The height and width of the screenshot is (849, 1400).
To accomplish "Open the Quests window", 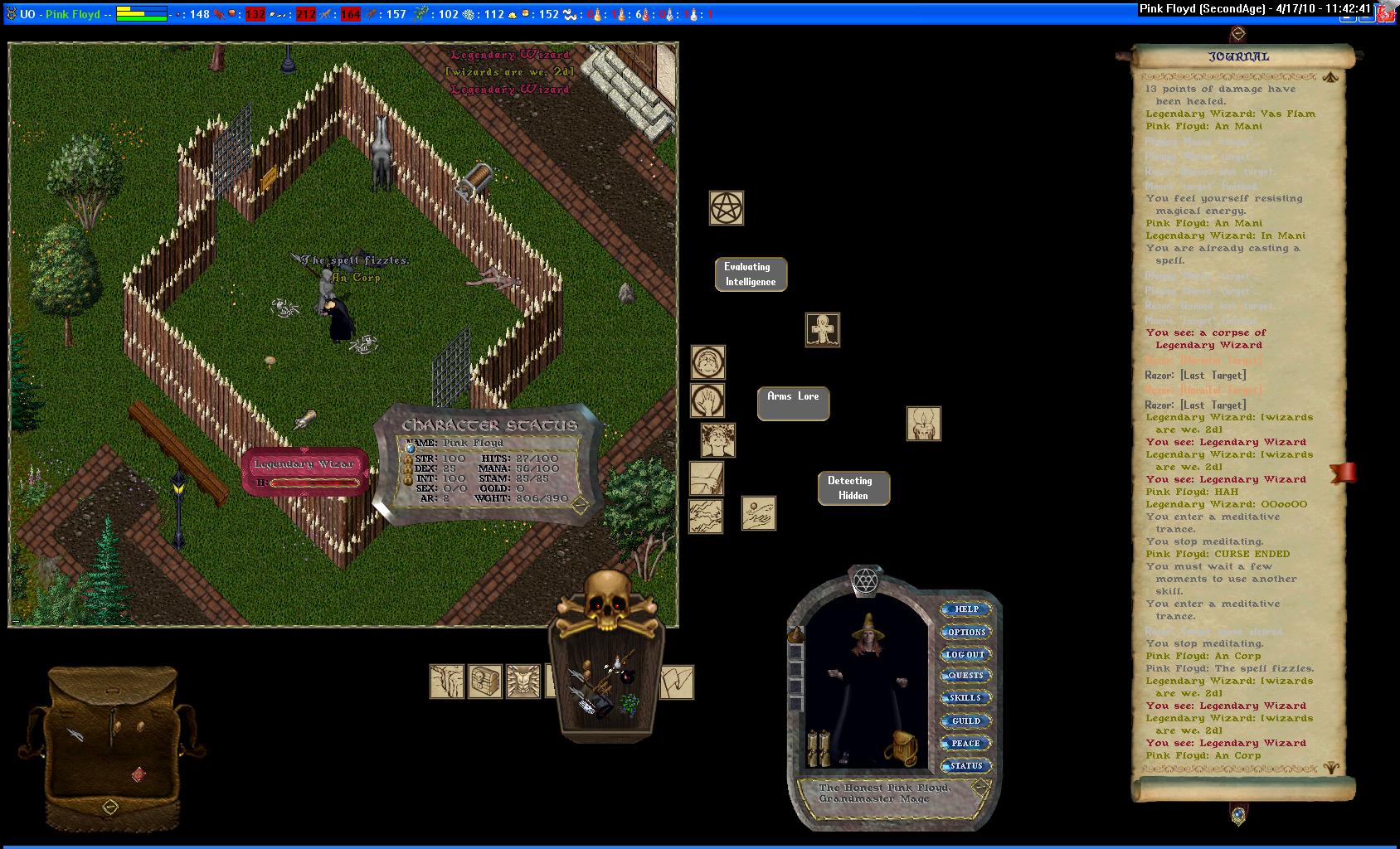I will [966, 676].
